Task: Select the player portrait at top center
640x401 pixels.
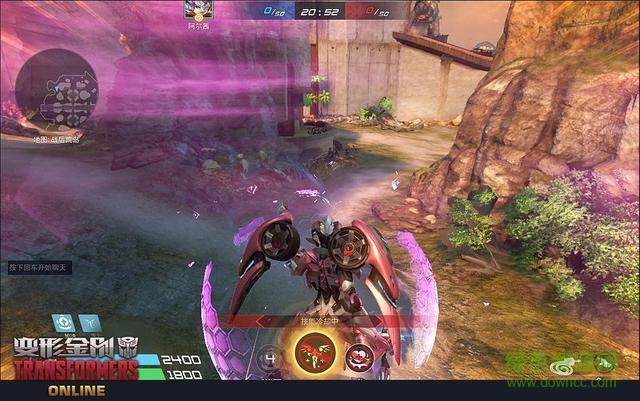Action: (x=197, y=11)
